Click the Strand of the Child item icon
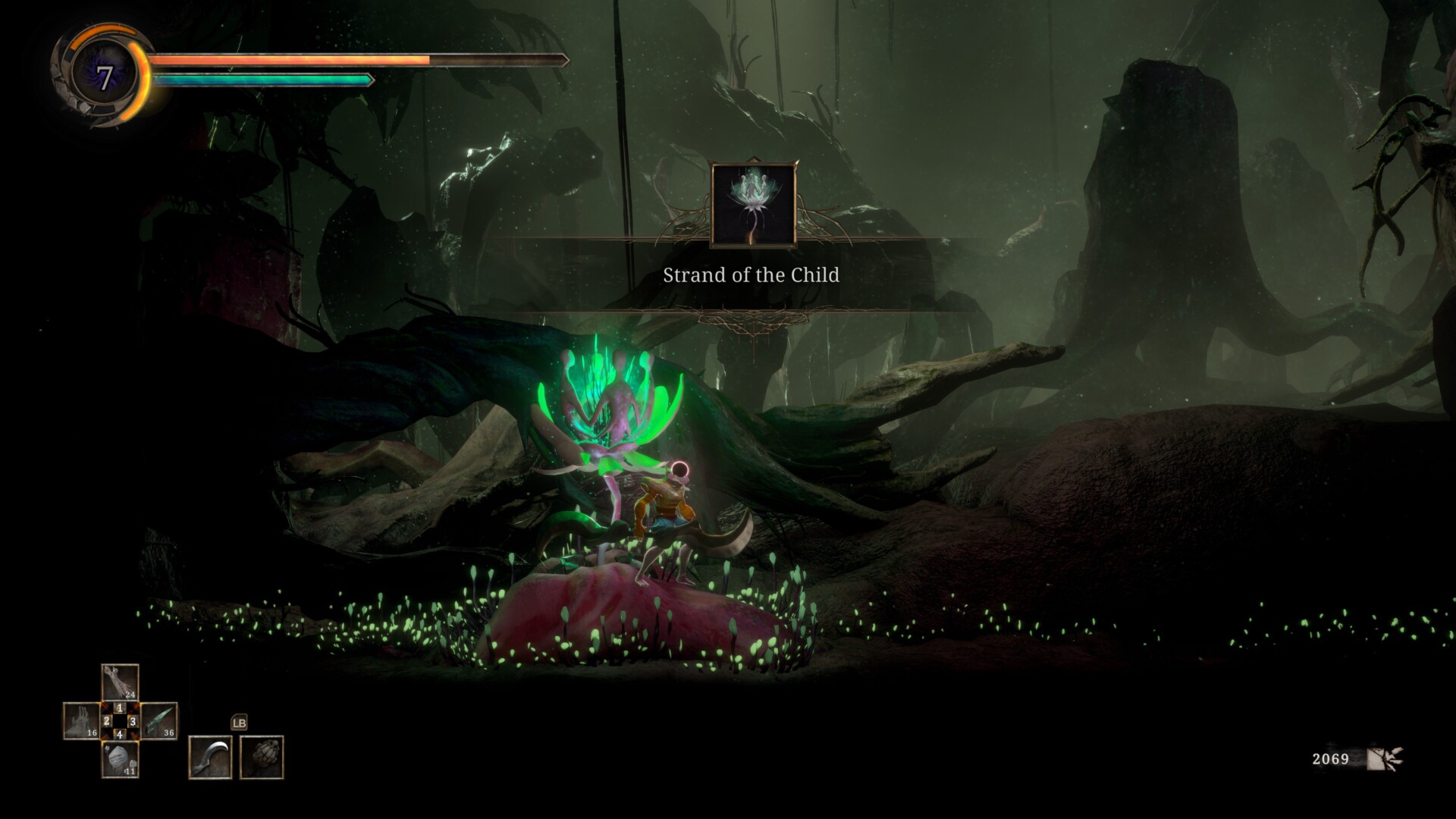 (753, 205)
